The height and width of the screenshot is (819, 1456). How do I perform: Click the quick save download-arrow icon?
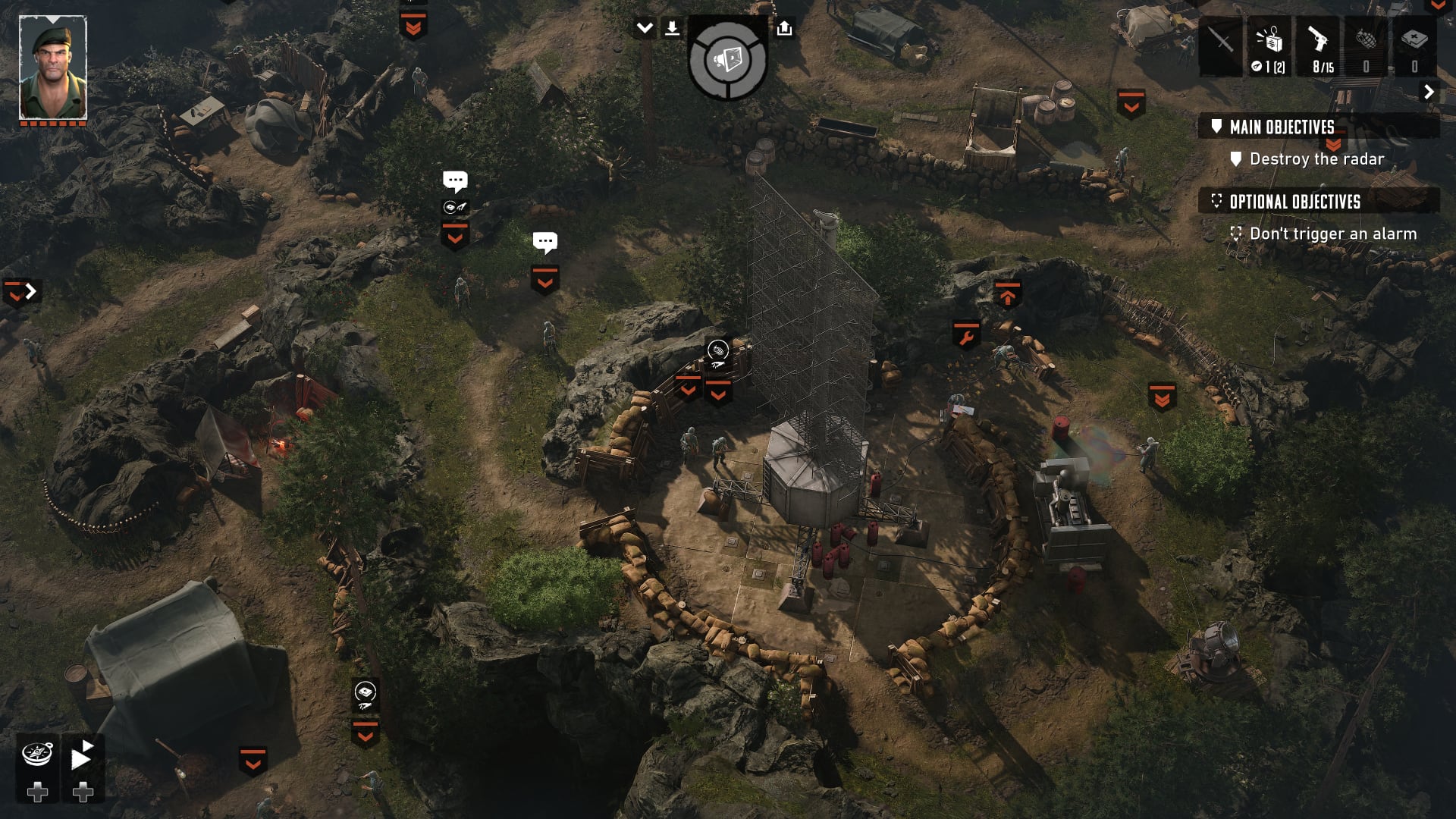tap(672, 29)
